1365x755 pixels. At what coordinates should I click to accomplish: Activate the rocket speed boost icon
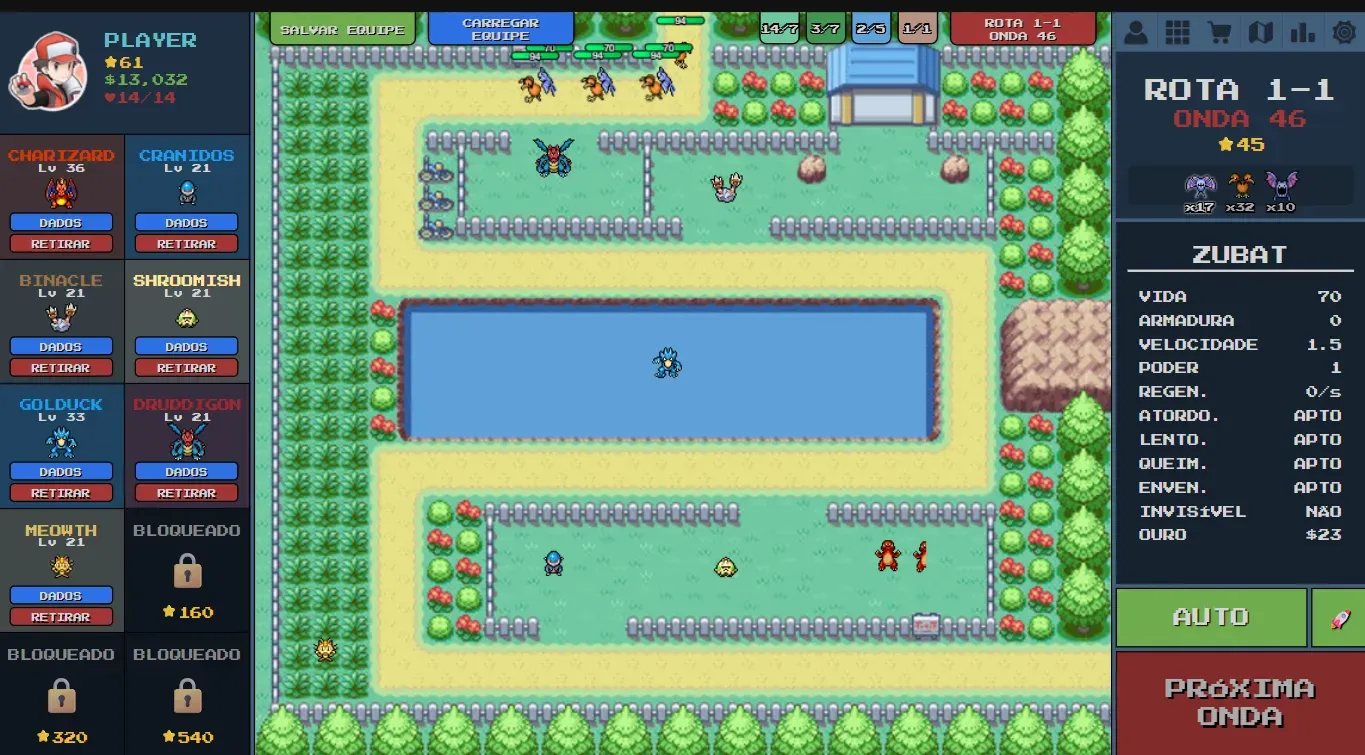[1340, 617]
